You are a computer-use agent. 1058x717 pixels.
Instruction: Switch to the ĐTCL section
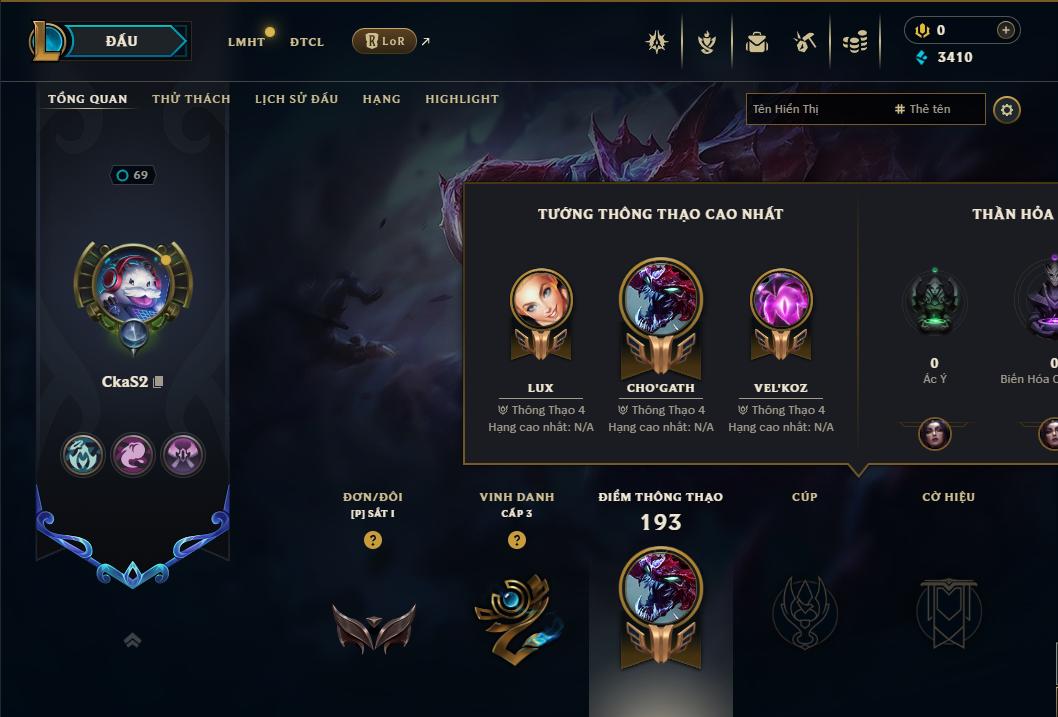(307, 42)
